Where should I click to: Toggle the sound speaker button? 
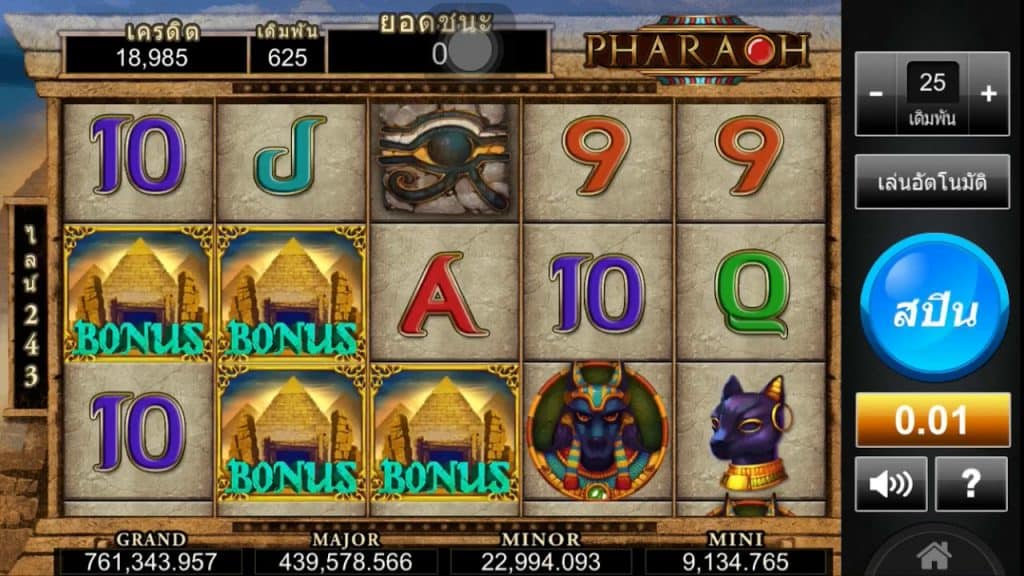tap(891, 484)
